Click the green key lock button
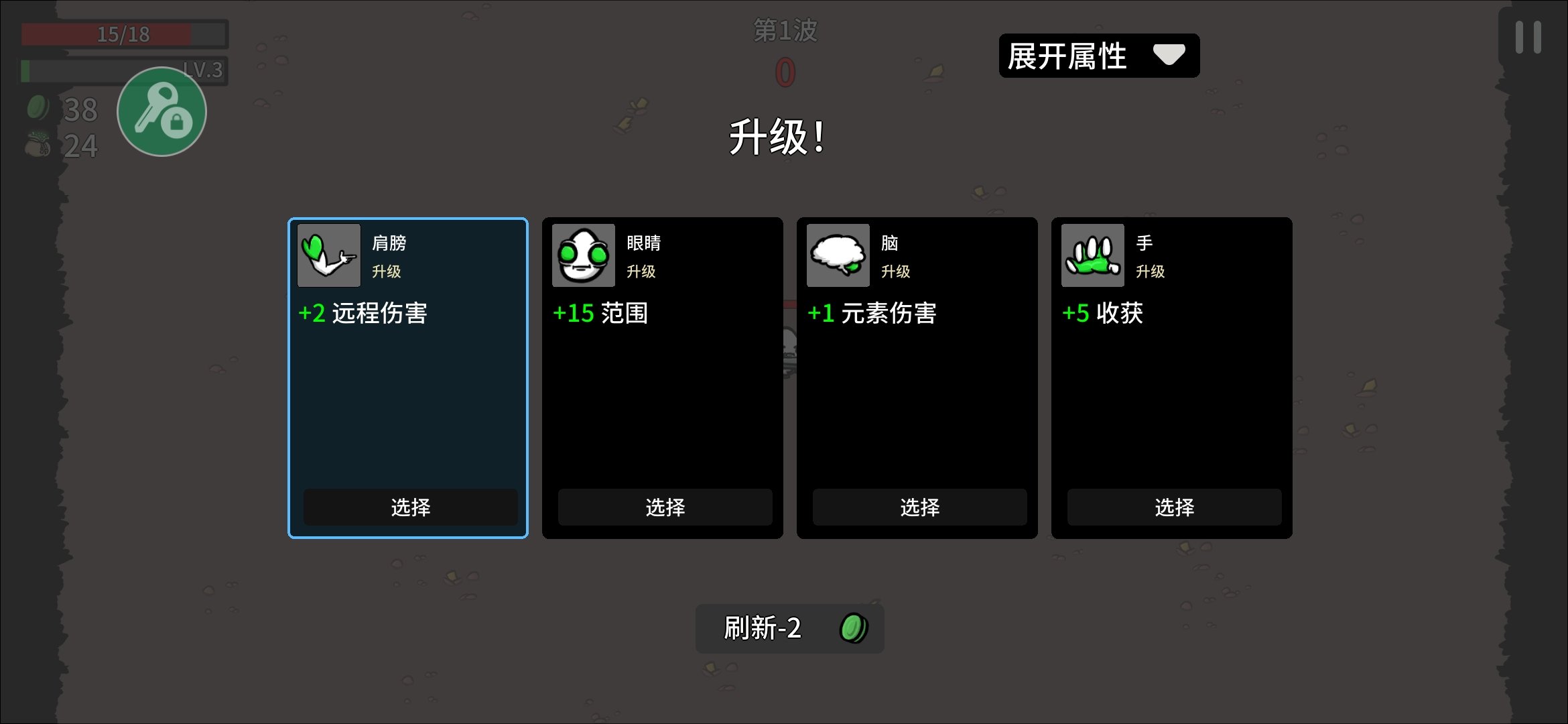Image resolution: width=1568 pixels, height=724 pixels. (161, 111)
